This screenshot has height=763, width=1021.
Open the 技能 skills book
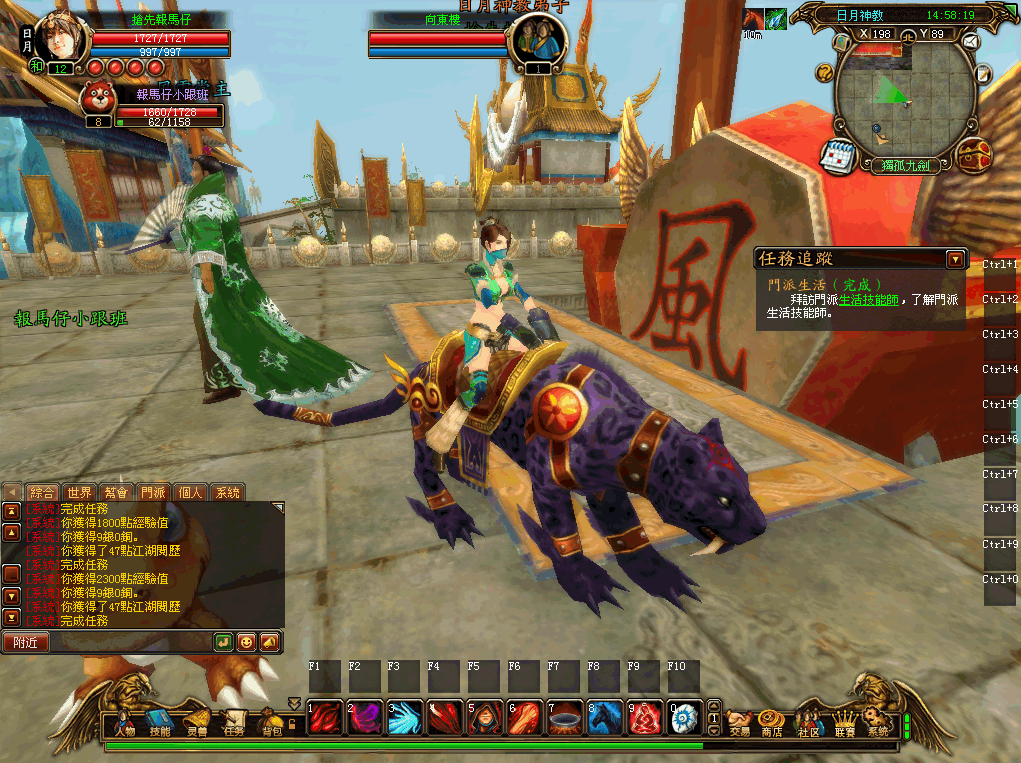[x=160, y=722]
